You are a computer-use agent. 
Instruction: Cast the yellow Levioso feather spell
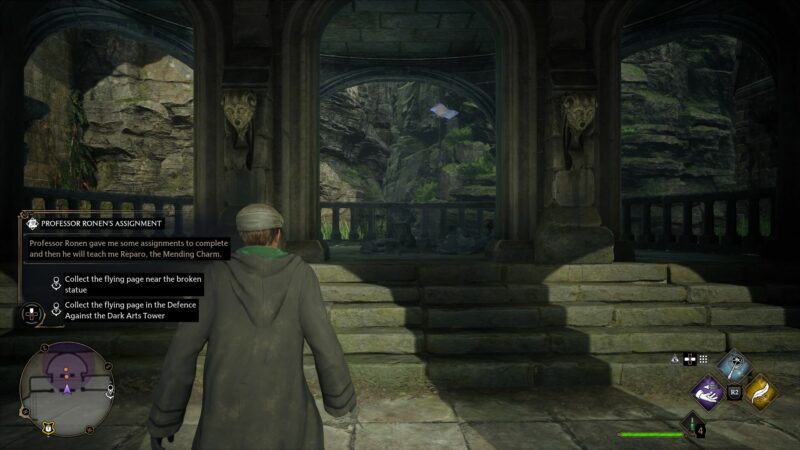pos(761,391)
